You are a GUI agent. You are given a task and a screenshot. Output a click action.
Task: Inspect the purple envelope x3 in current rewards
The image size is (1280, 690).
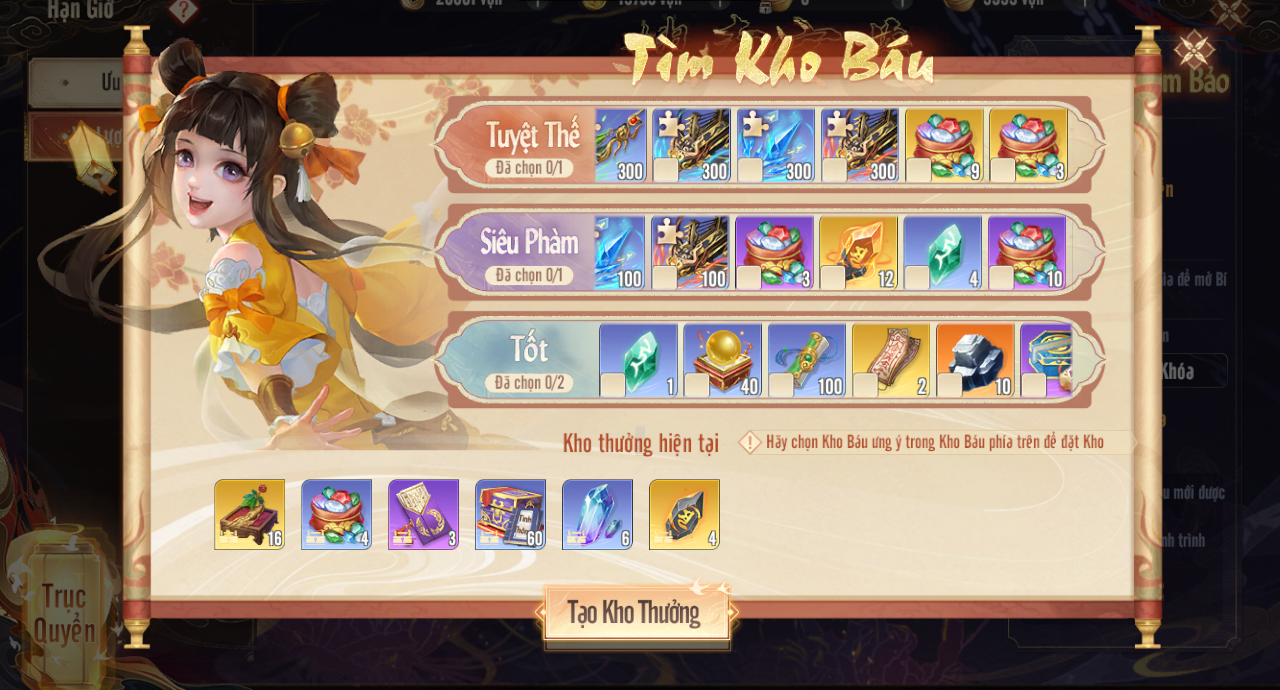coord(423,514)
